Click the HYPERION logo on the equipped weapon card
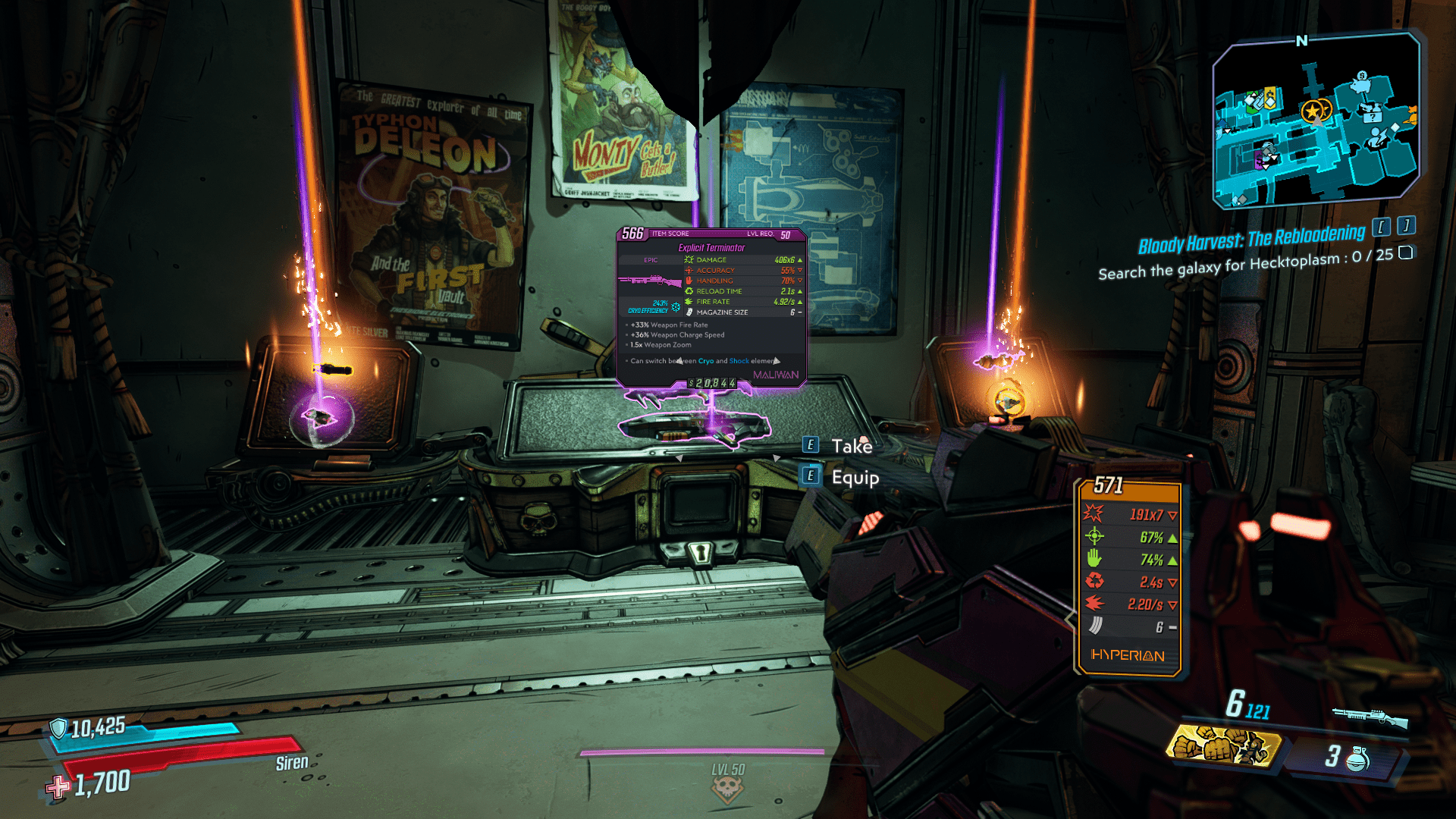This screenshot has width=1456, height=819. pos(1129,657)
